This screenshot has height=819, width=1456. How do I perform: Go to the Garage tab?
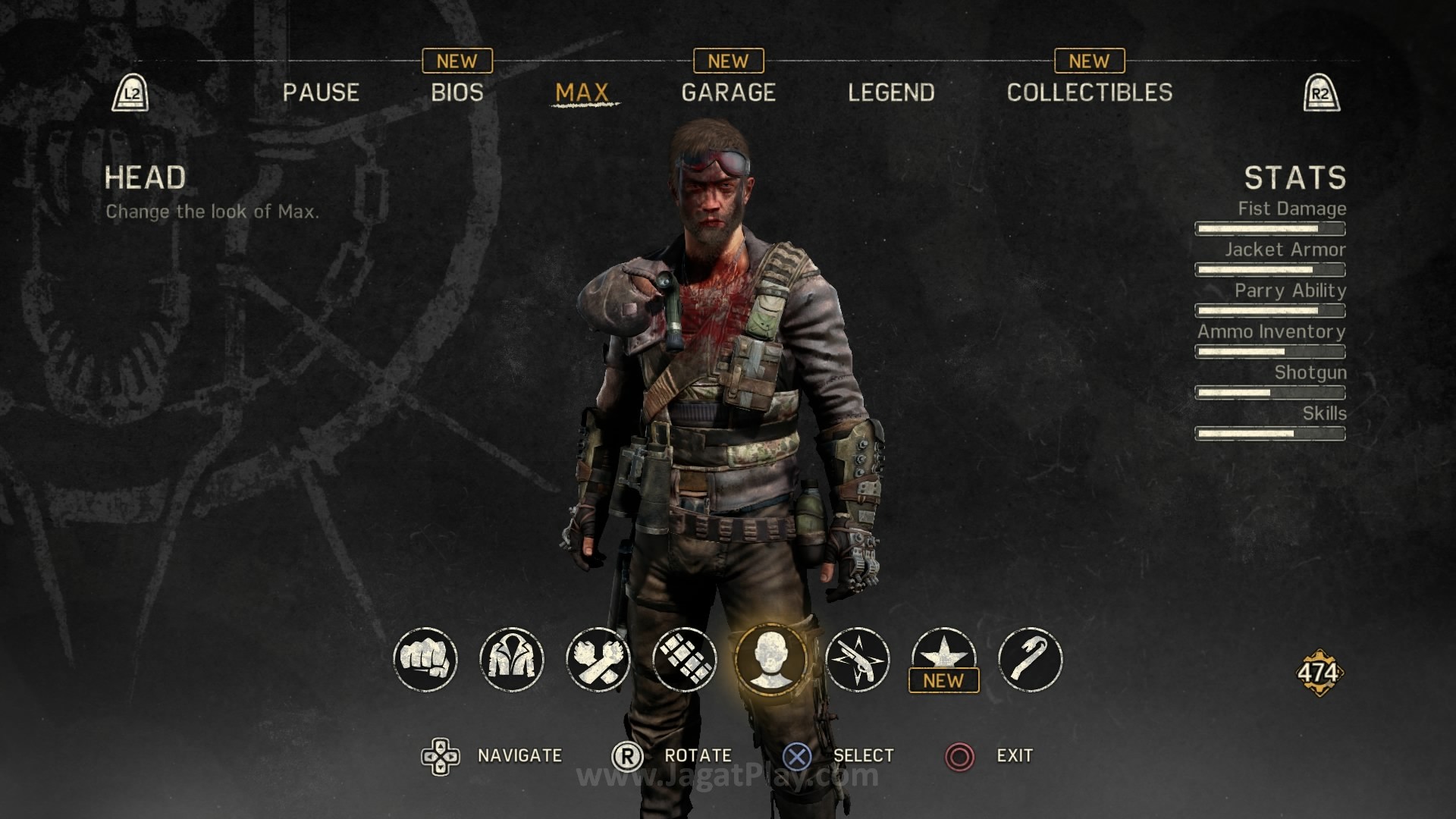click(x=728, y=93)
